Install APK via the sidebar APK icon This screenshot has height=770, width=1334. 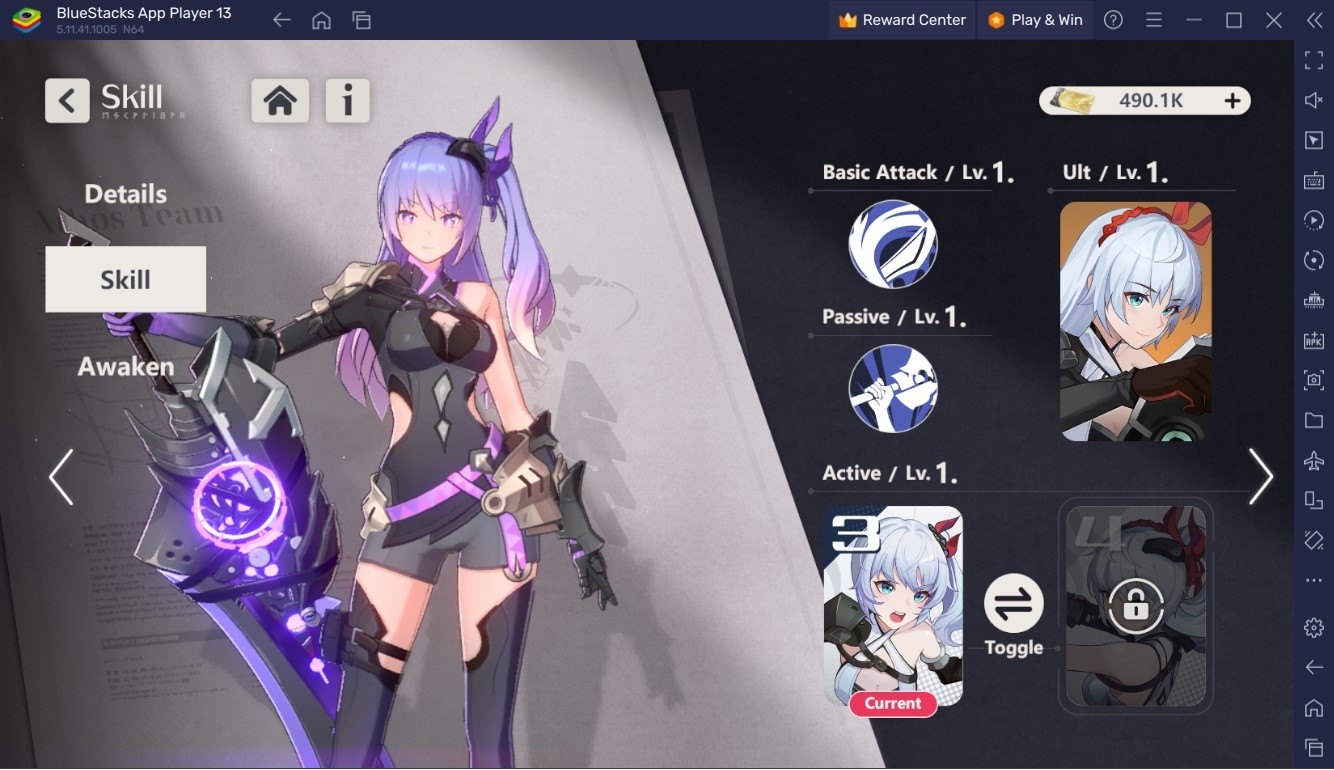1315,340
